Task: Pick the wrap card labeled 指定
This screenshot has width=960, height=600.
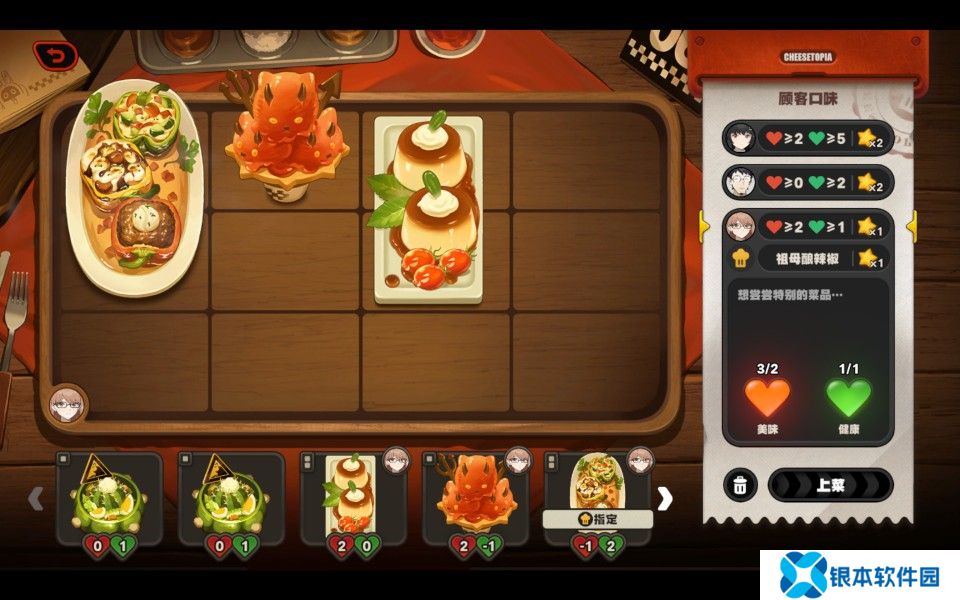Action: click(x=597, y=497)
